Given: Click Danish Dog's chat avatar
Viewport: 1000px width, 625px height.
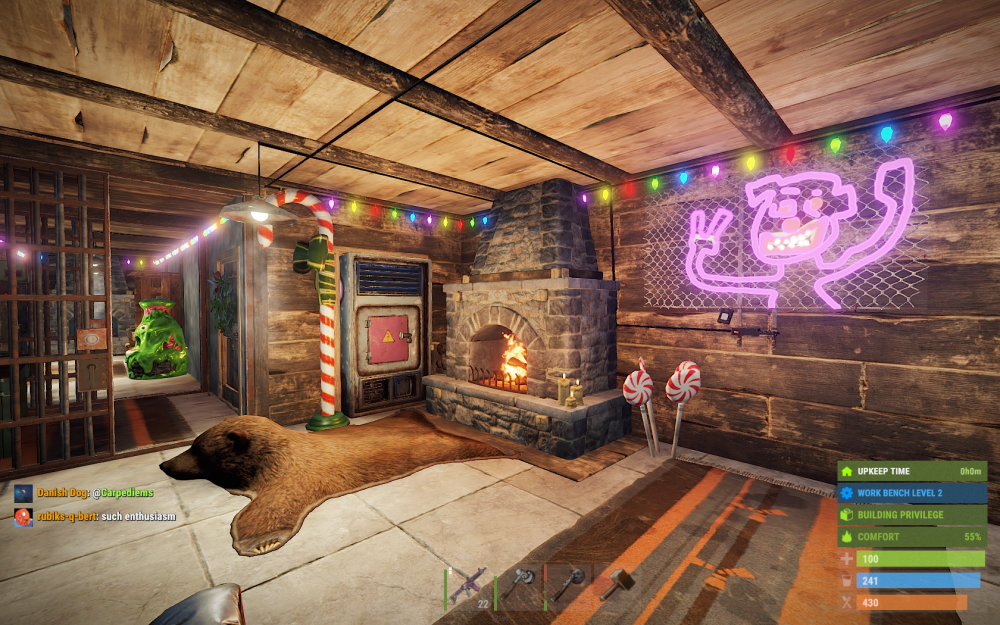Looking at the screenshot, I should (23, 493).
